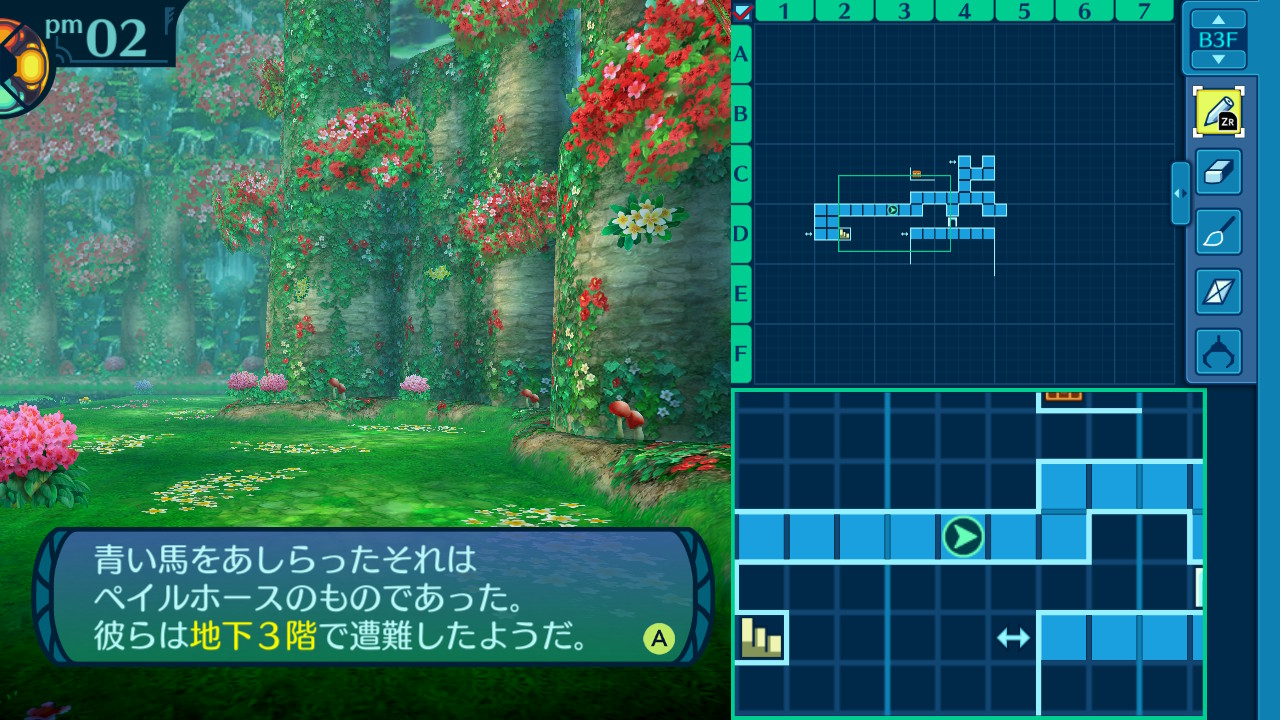This screenshot has height=720, width=1280.
Task: Expand the side tool palette arrow tab
Action: [x=1180, y=193]
